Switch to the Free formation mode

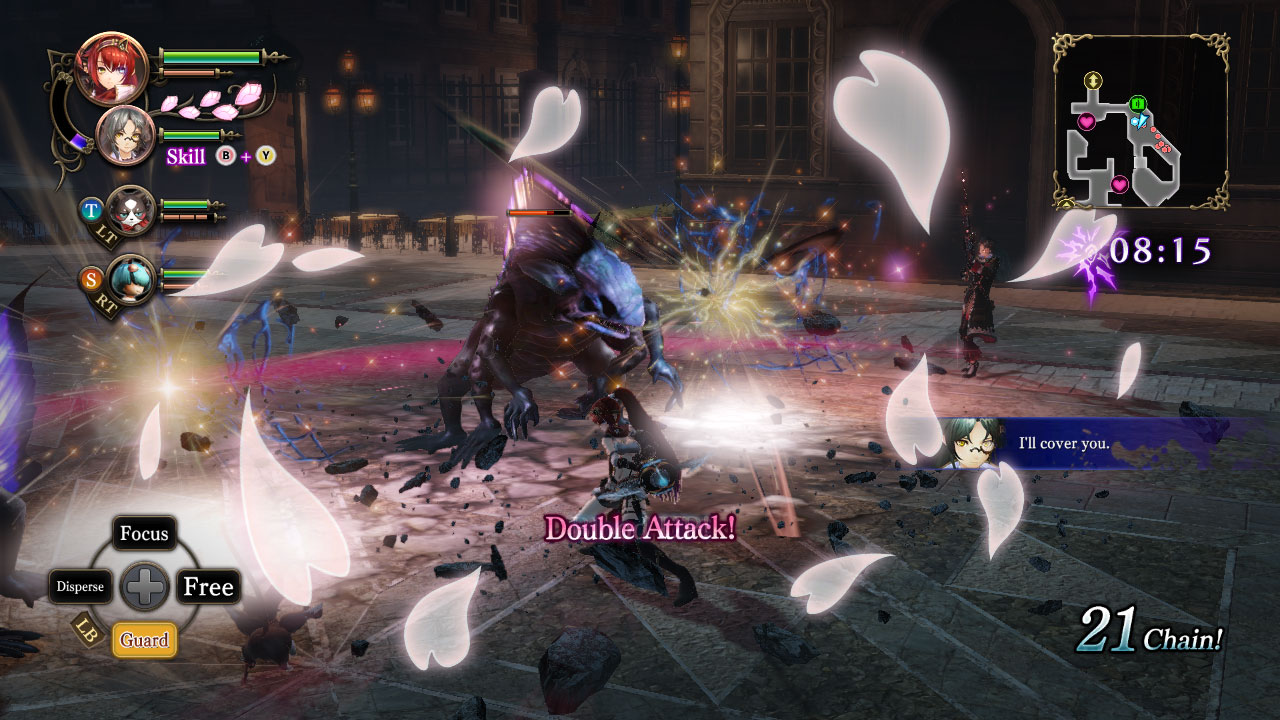(x=207, y=587)
